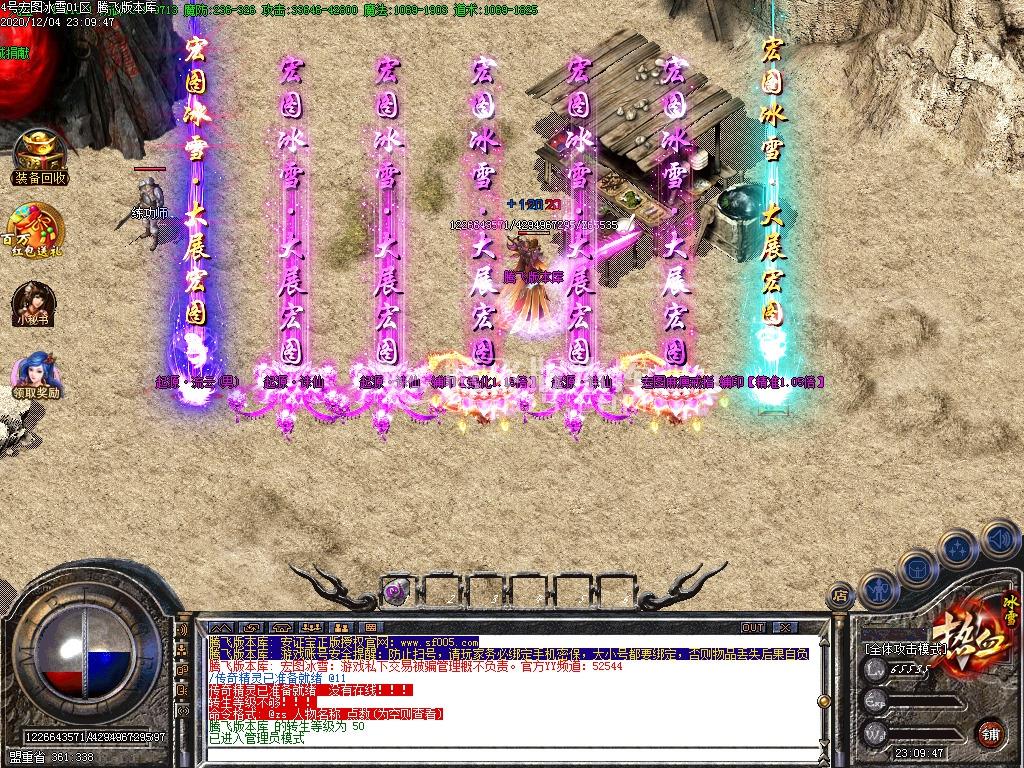Viewport: 1024px width, 768px height.
Task: Switch the 全体攻击模式 attack mode label
Action: pos(905,649)
